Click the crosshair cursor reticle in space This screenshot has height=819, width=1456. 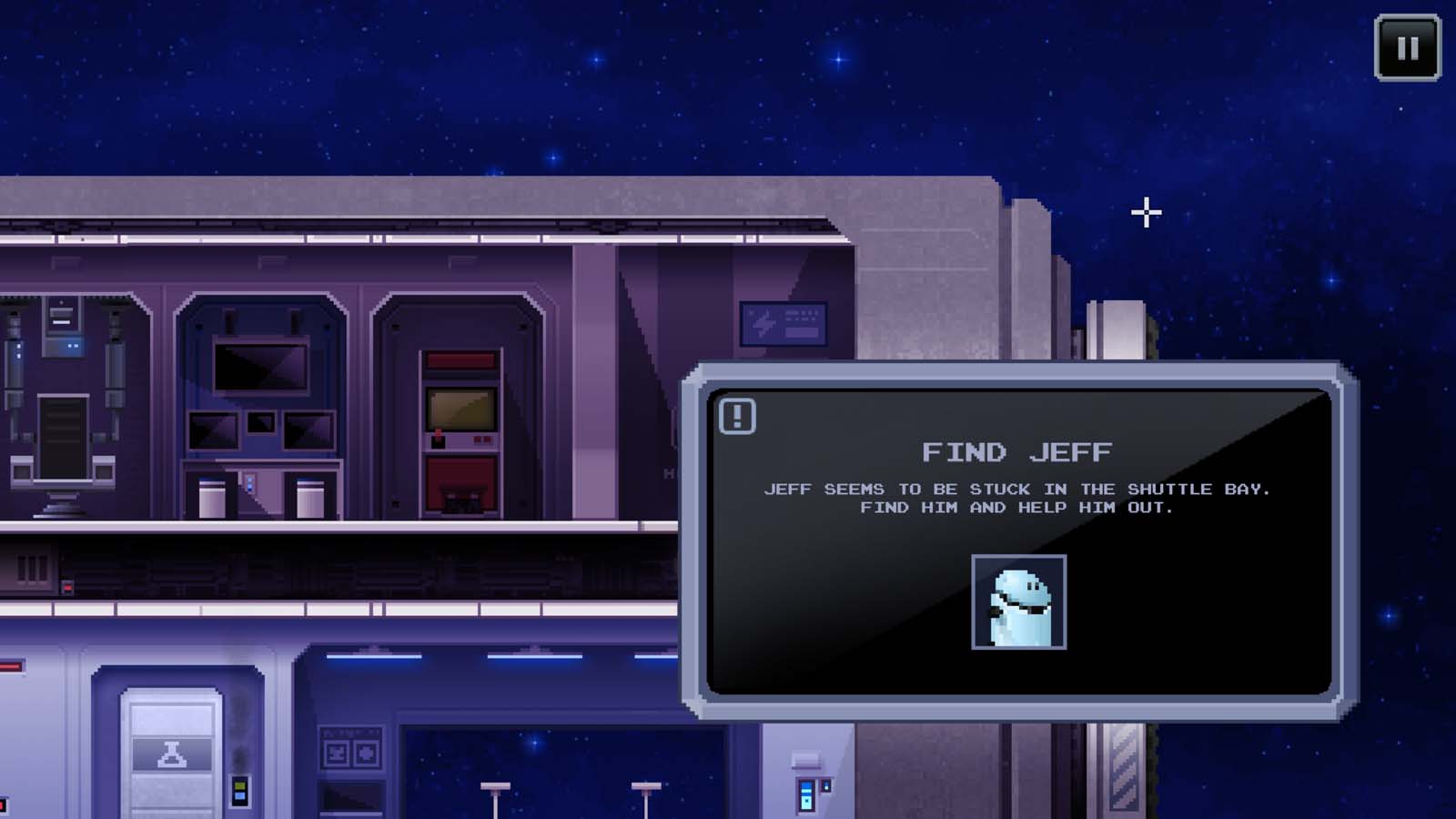1145,213
